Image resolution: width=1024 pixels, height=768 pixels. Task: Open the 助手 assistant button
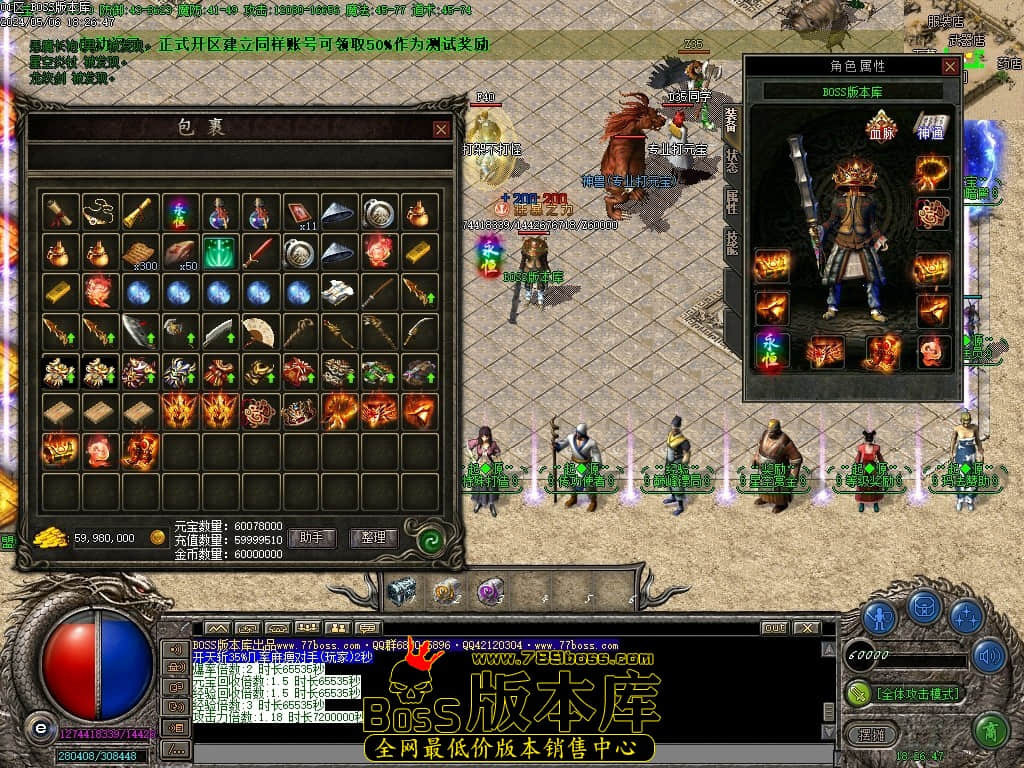(x=311, y=538)
